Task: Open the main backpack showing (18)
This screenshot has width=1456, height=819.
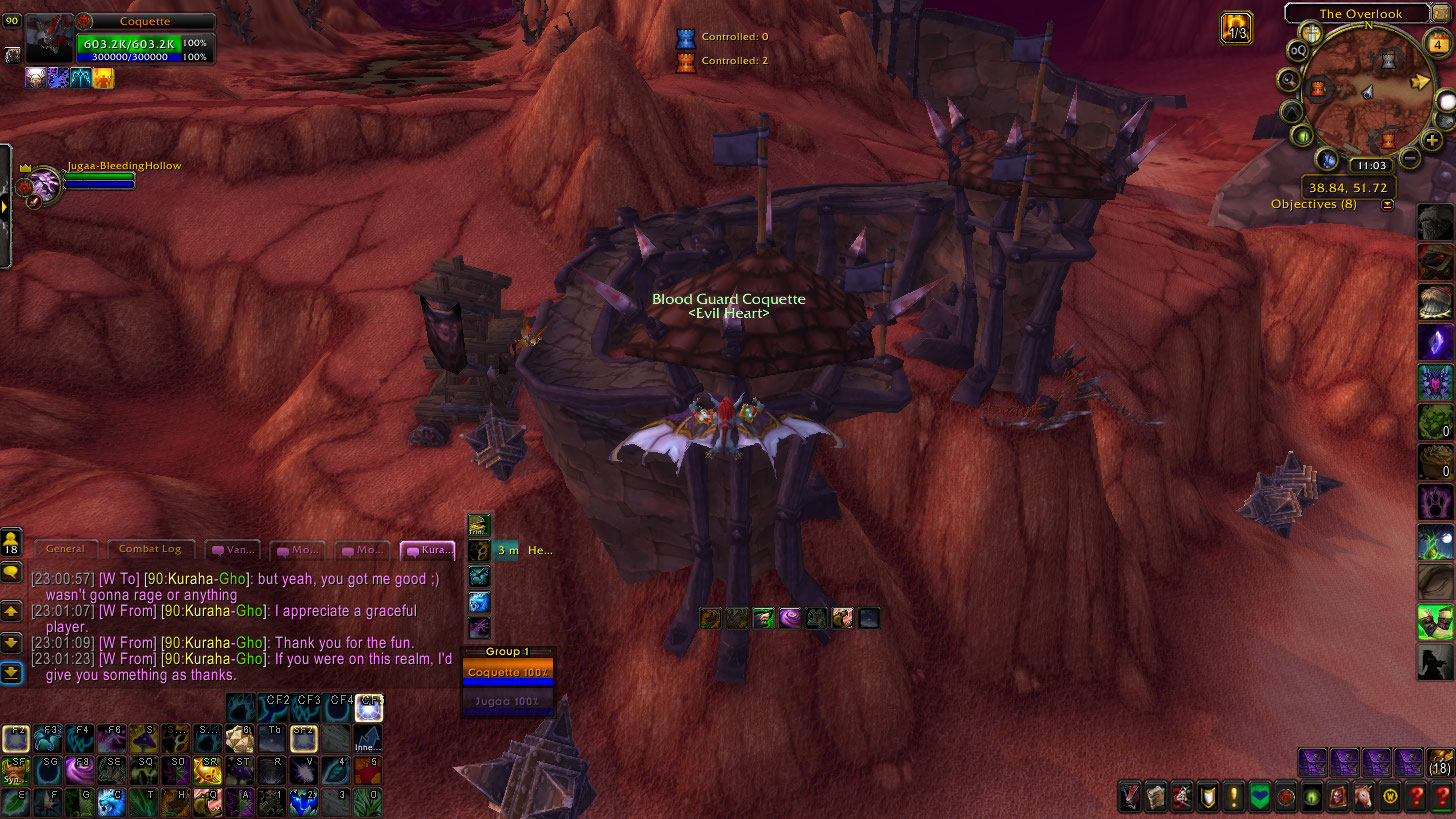Action: pyautogui.click(x=1440, y=762)
